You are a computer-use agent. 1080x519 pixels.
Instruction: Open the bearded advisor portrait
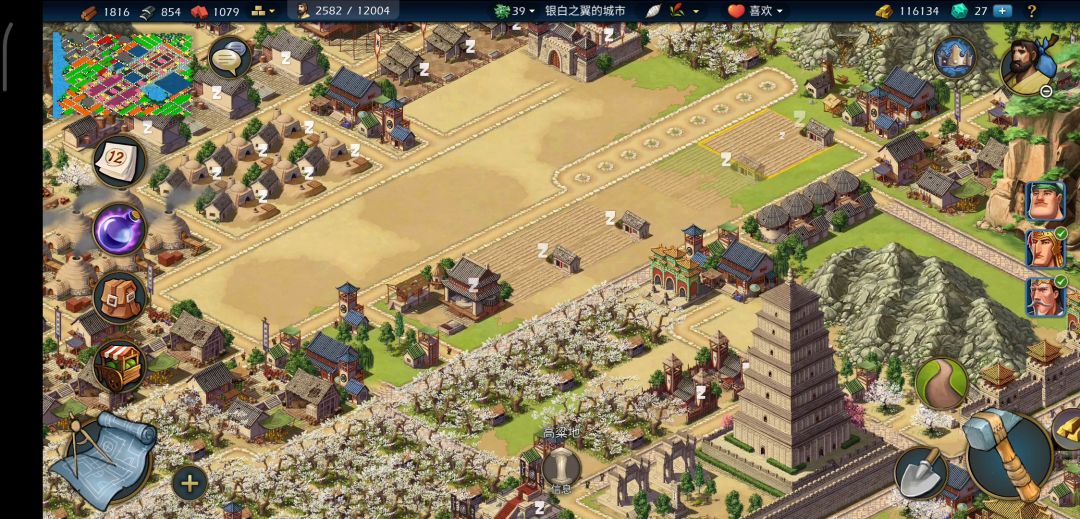[1029, 66]
